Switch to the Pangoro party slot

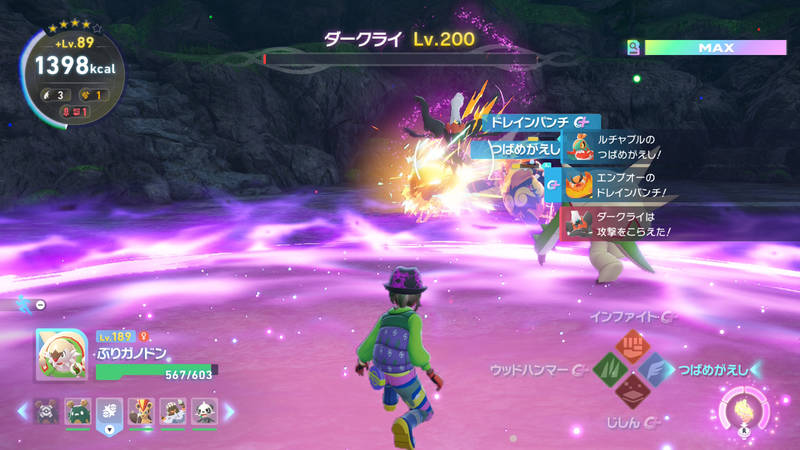tap(204, 411)
